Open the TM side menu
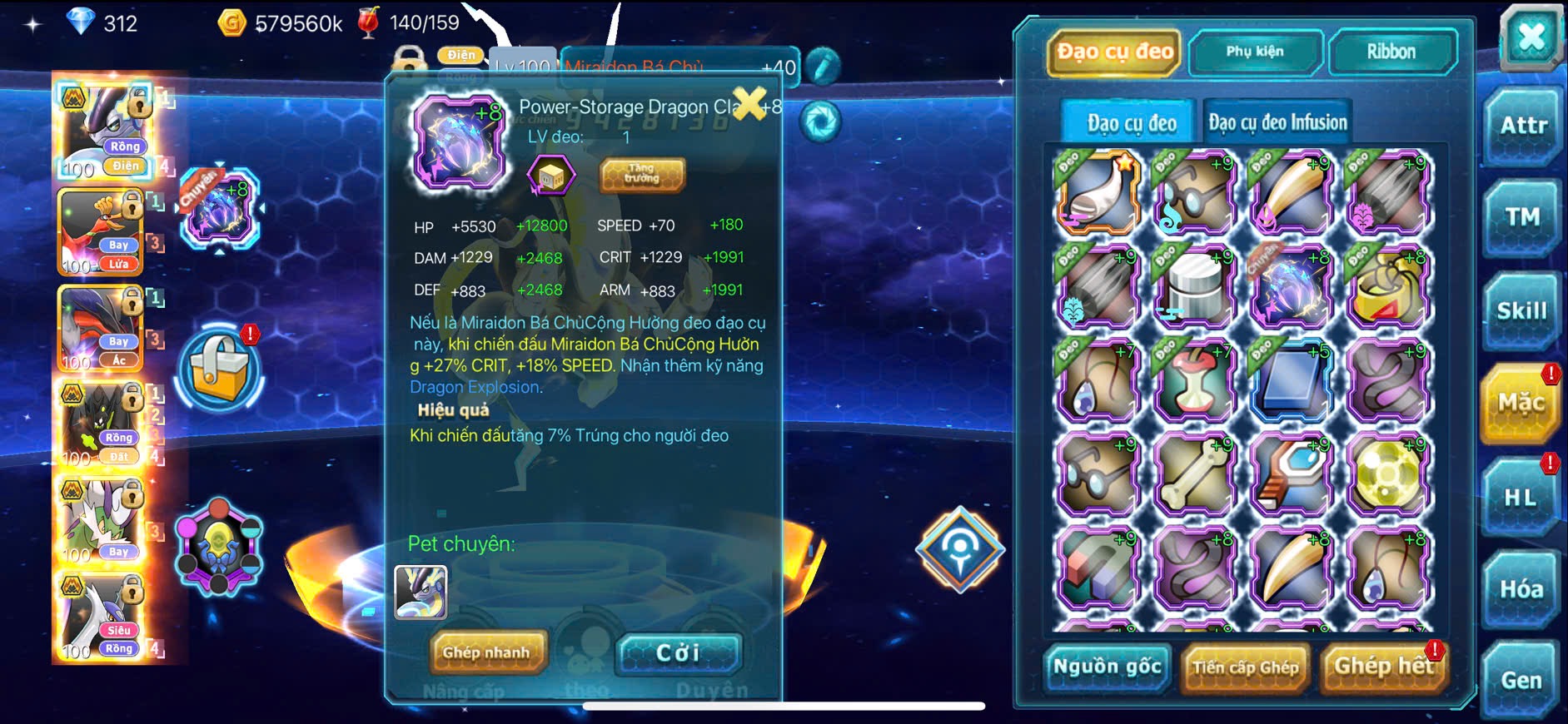Viewport: 1568px width, 724px height. (1523, 218)
